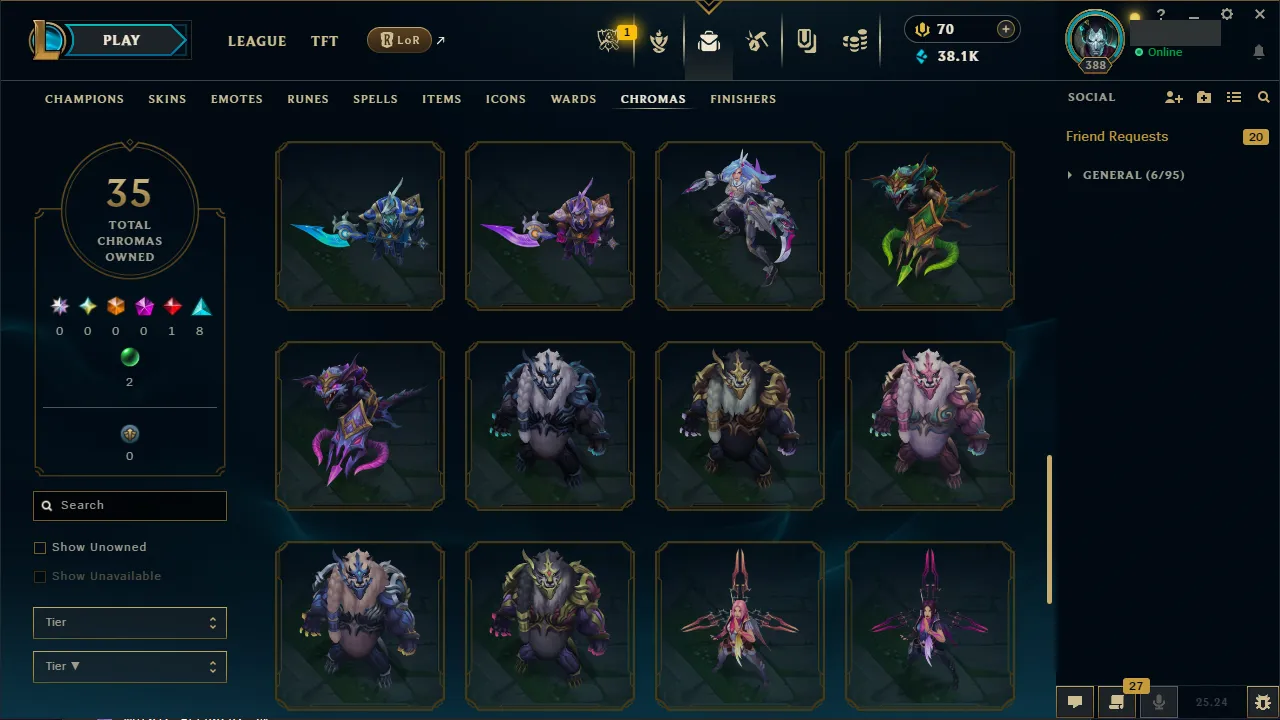Click the PLAY button
Screen dimensions: 1280x720
(121, 40)
